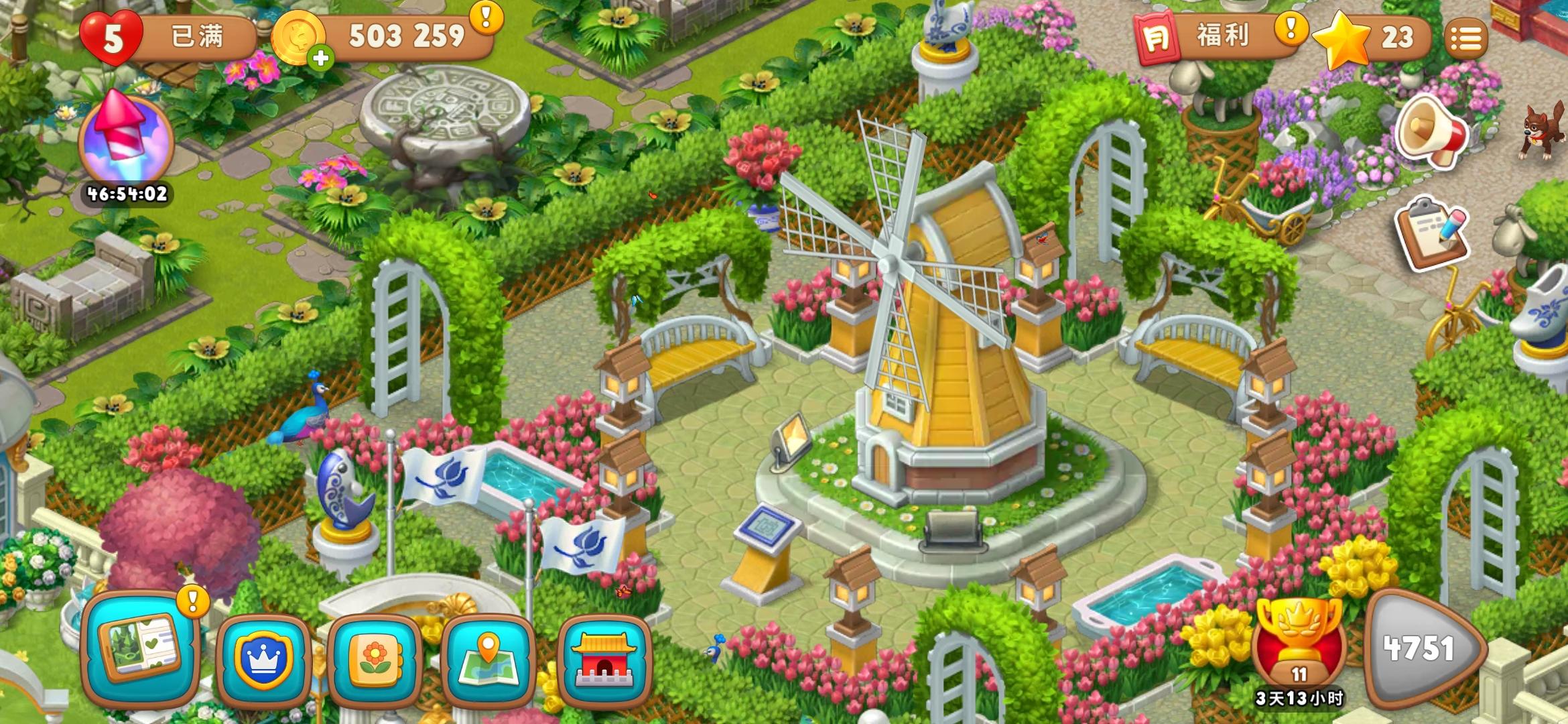
Task: Open the hamburger menu button
Action: (1465, 39)
